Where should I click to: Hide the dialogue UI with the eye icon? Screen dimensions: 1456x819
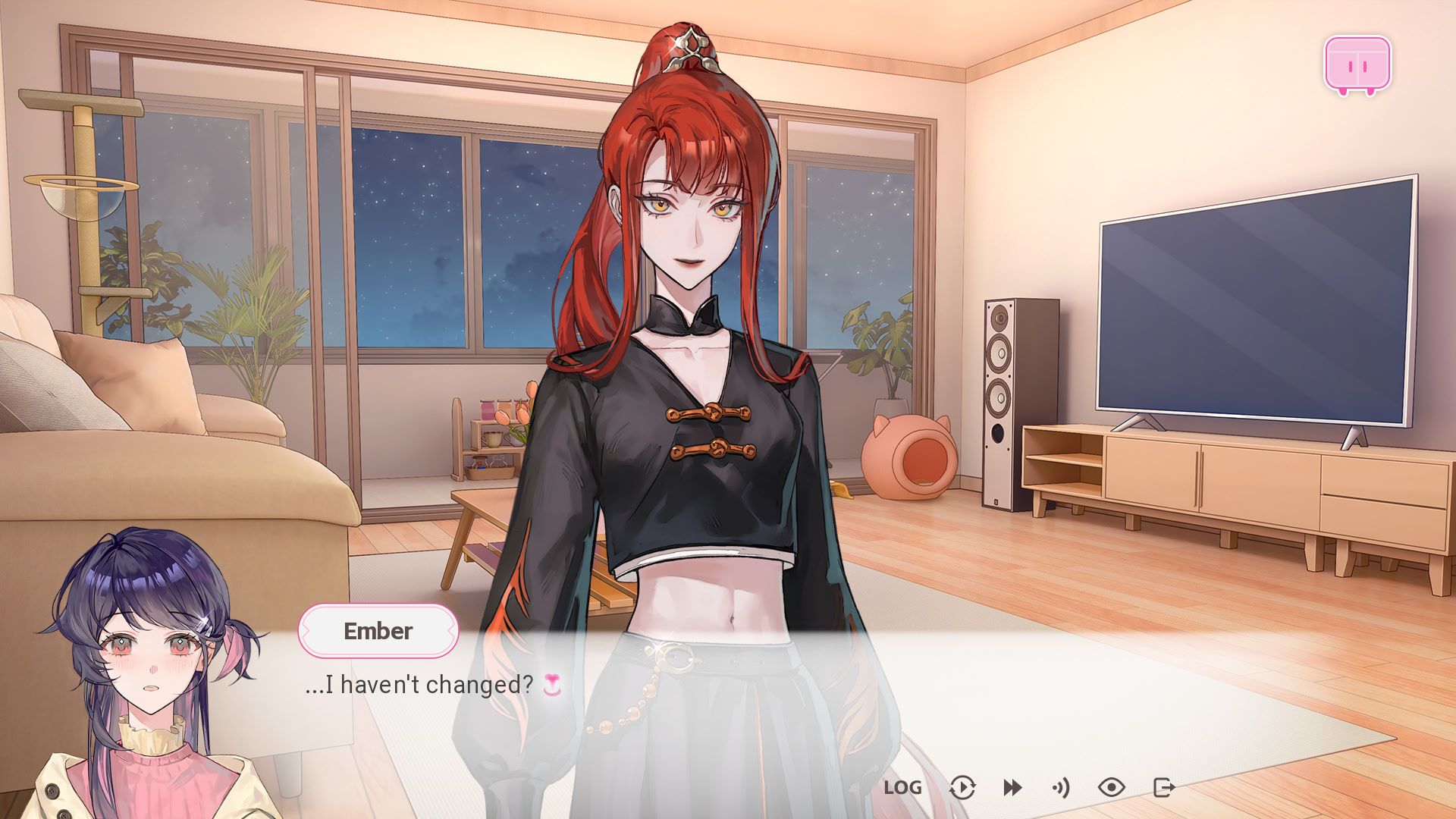point(1112,788)
